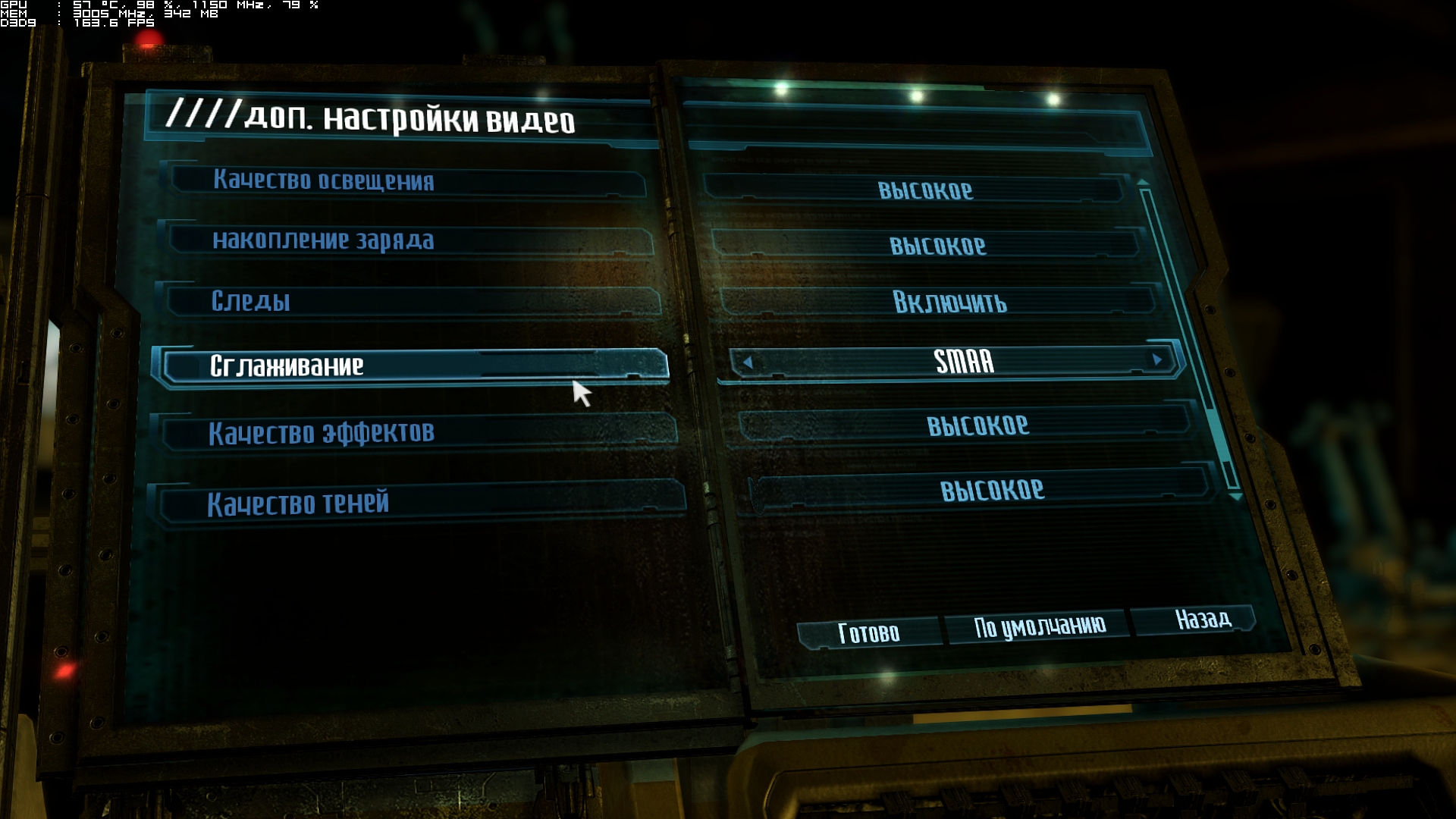Viewport: 1456px width, 819px height.
Task: Click the right arrow beside SMAA
Action: pyautogui.click(x=1157, y=359)
